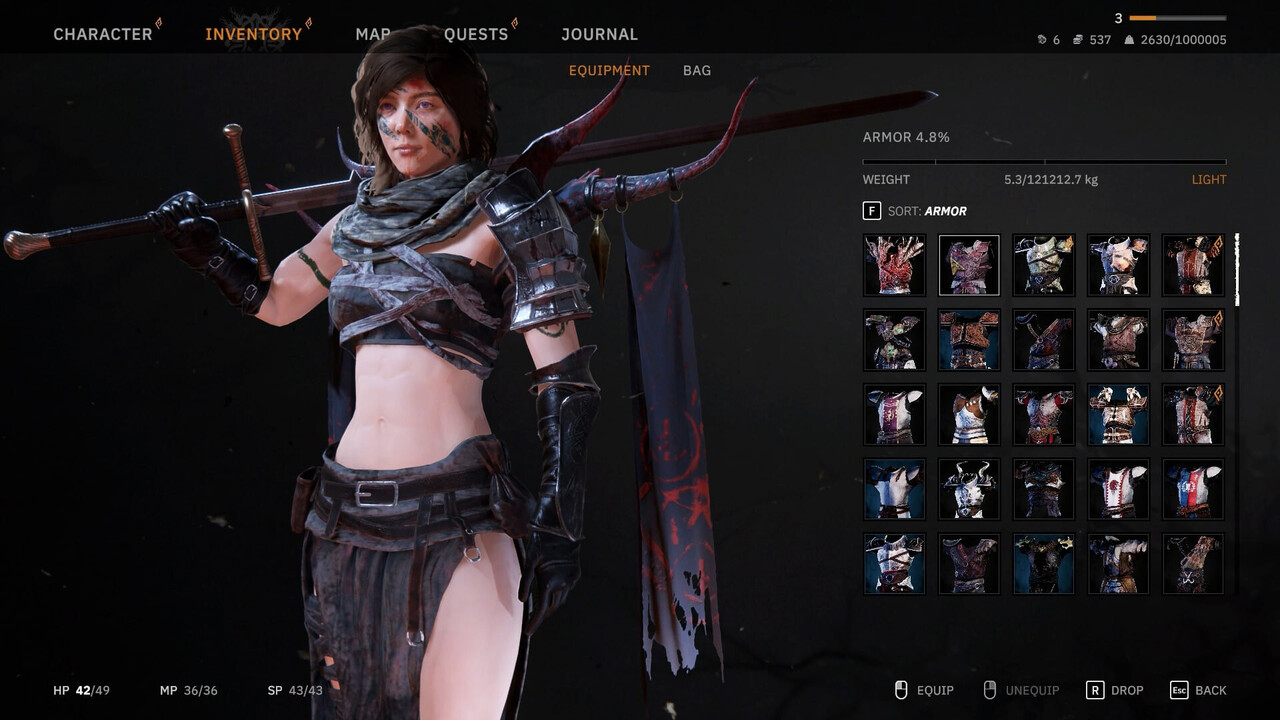1280x720 pixels.
Task: Show the Equipment sub-tab
Action: pos(609,70)
